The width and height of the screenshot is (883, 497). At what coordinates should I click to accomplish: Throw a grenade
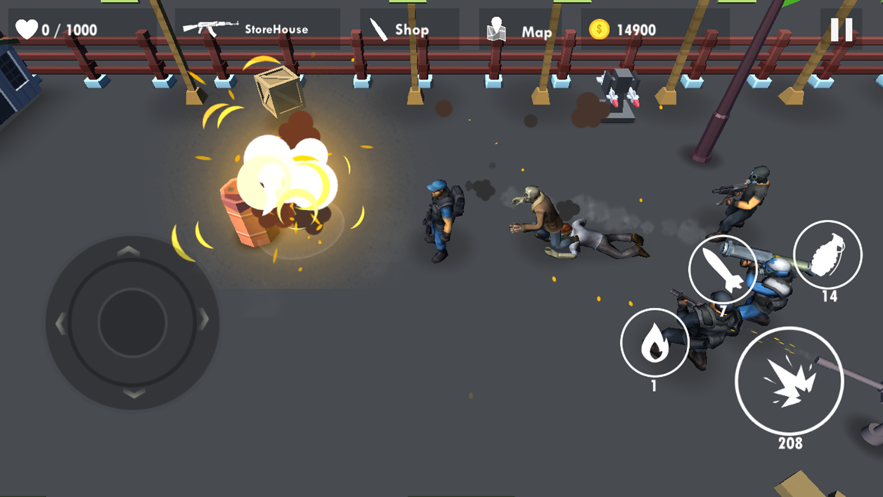pos(827,255)
